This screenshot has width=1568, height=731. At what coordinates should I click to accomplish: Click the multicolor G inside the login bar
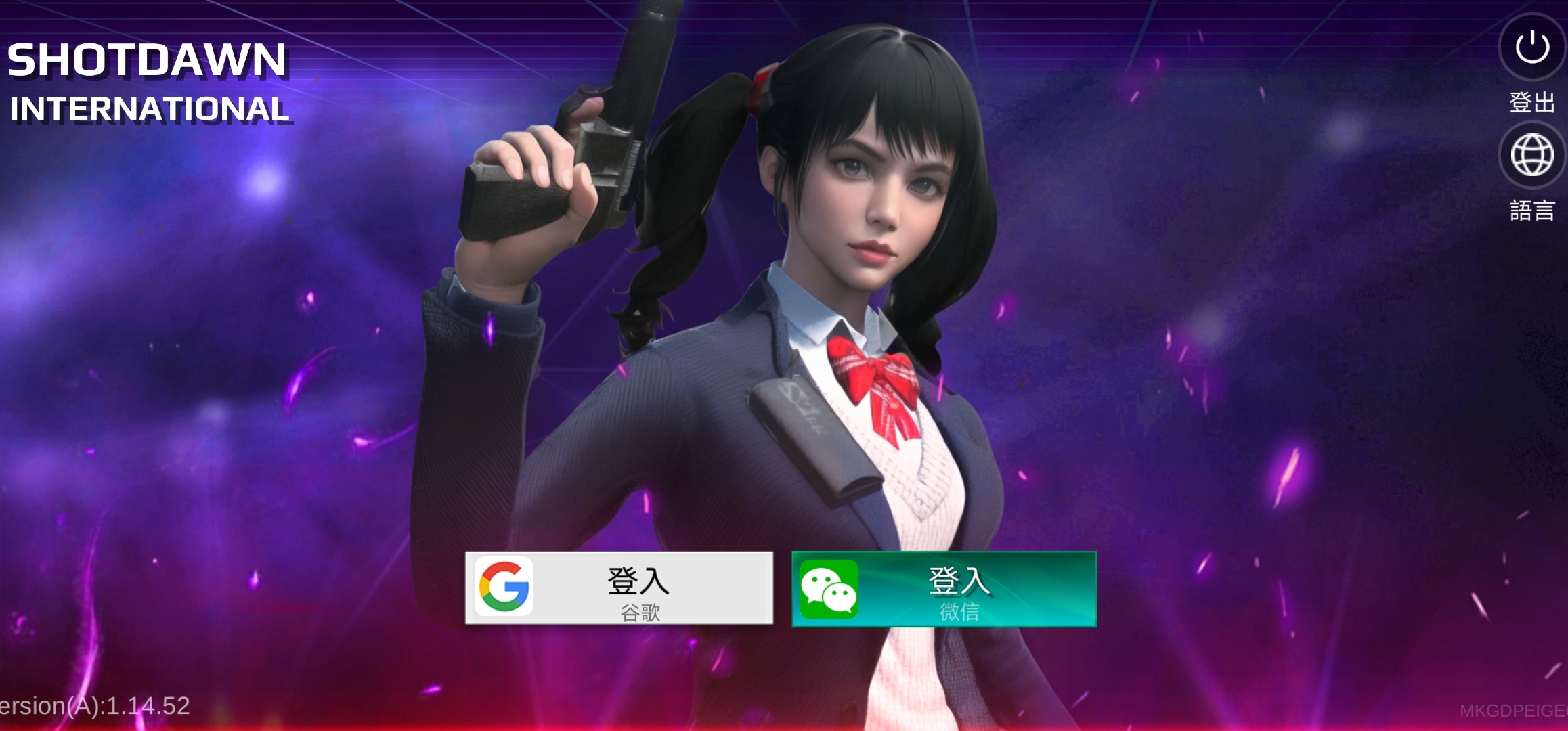504,588
